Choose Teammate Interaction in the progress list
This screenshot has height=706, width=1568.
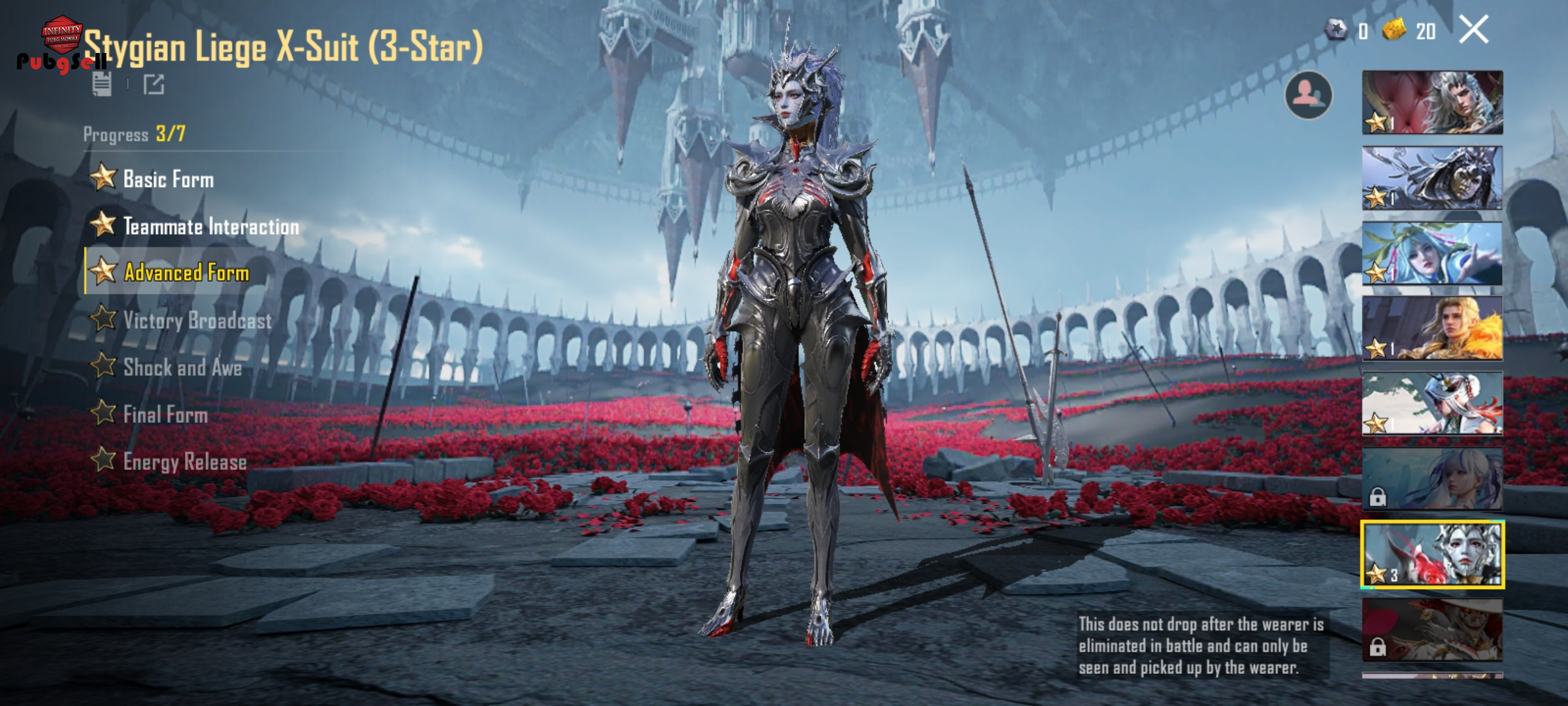click(x=210, y=226)
